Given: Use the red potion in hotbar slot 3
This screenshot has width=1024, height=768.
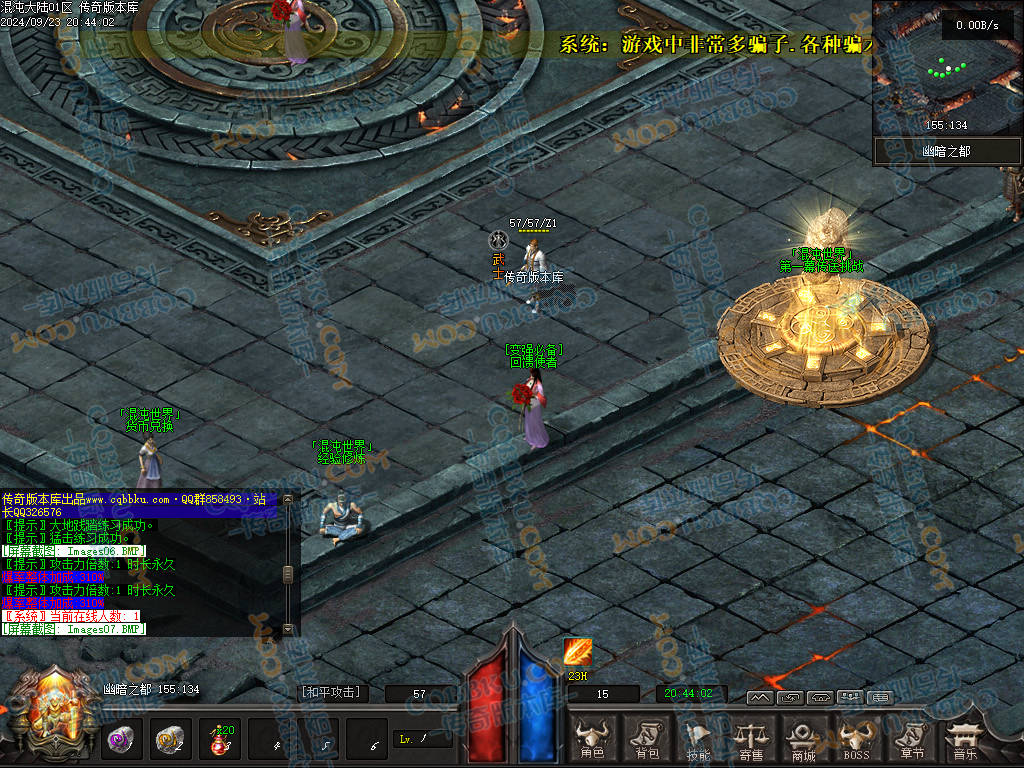Looking at the screenshot, I should [218, 740].
